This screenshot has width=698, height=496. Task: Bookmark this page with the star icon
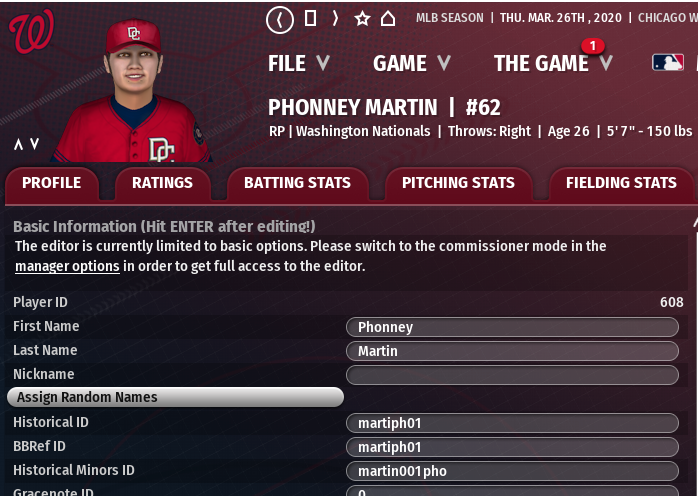point(362,18)
